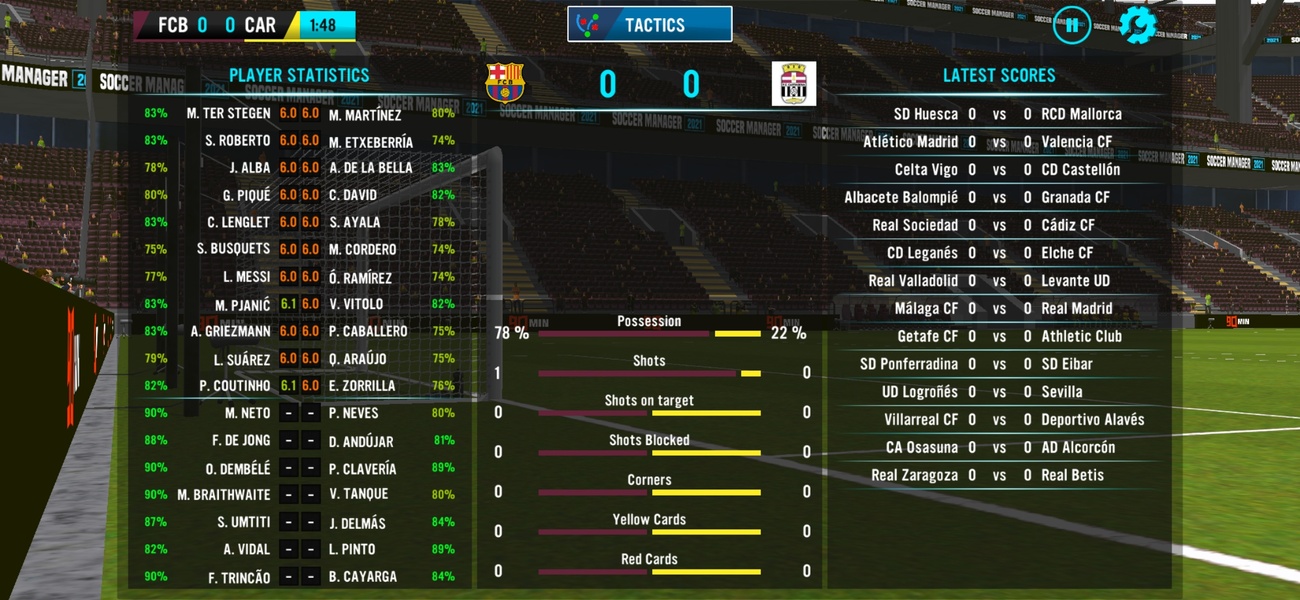Choose M. Ter Stegen's stats row
Screen dimensions: 1300x600
pyautogui.click(x=228, y=114)
